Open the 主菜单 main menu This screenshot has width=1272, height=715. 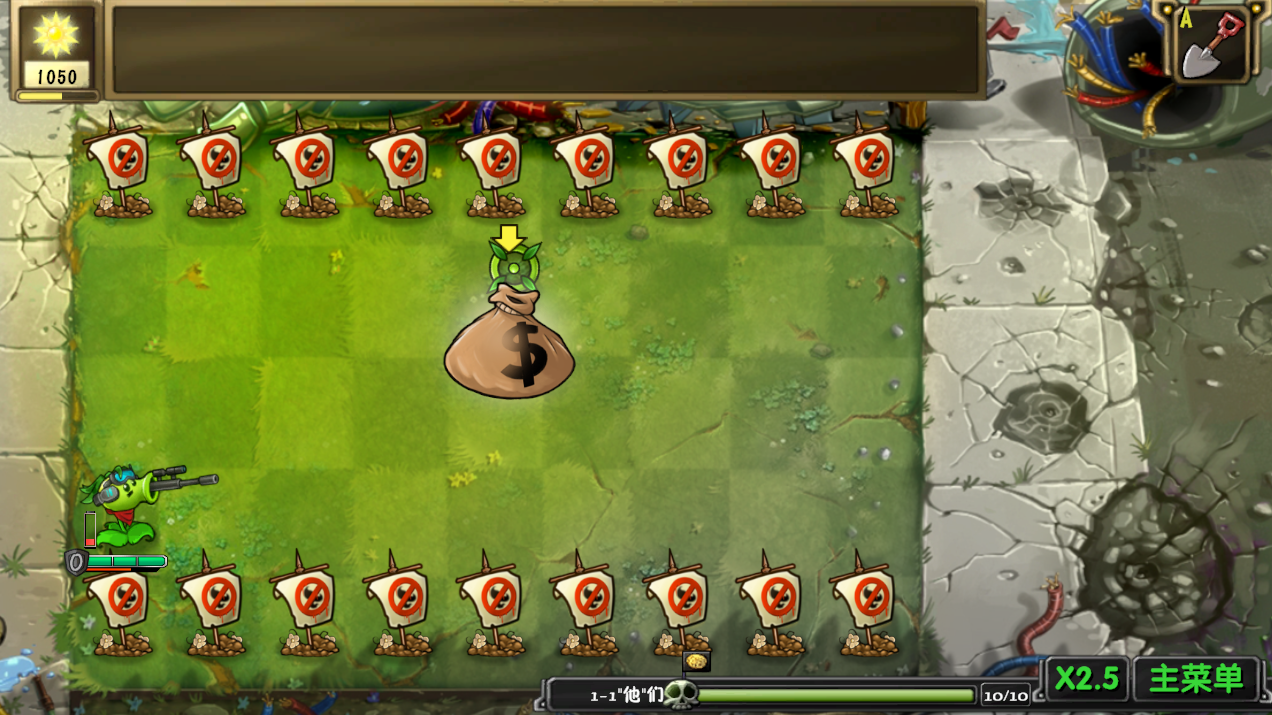click(1196, 679)
